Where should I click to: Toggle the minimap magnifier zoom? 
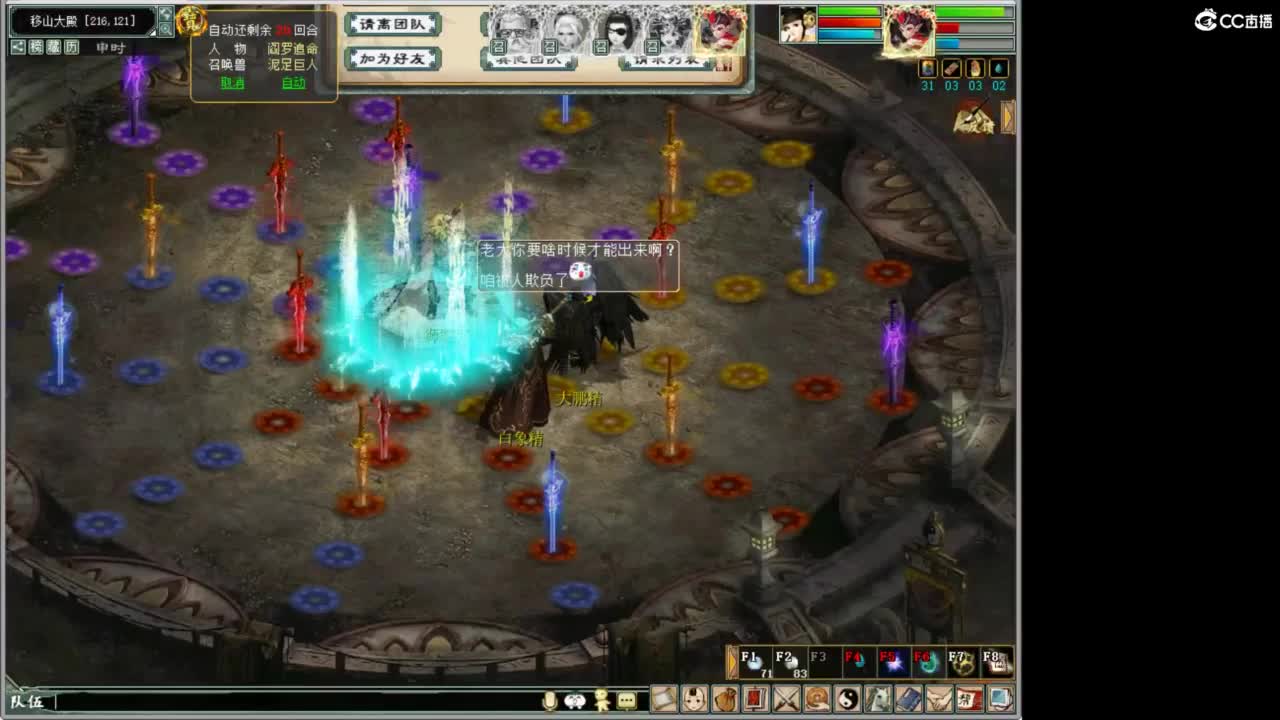[x=168, y=30]
